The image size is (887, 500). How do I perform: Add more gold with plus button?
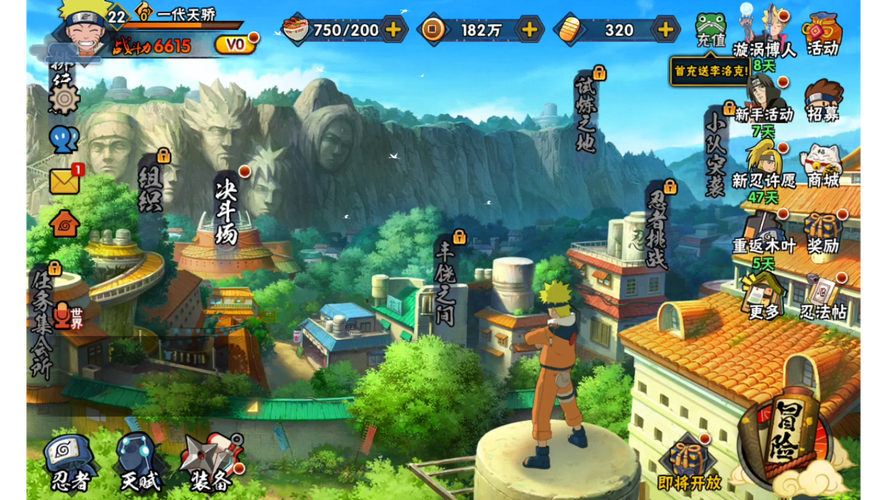665,29
